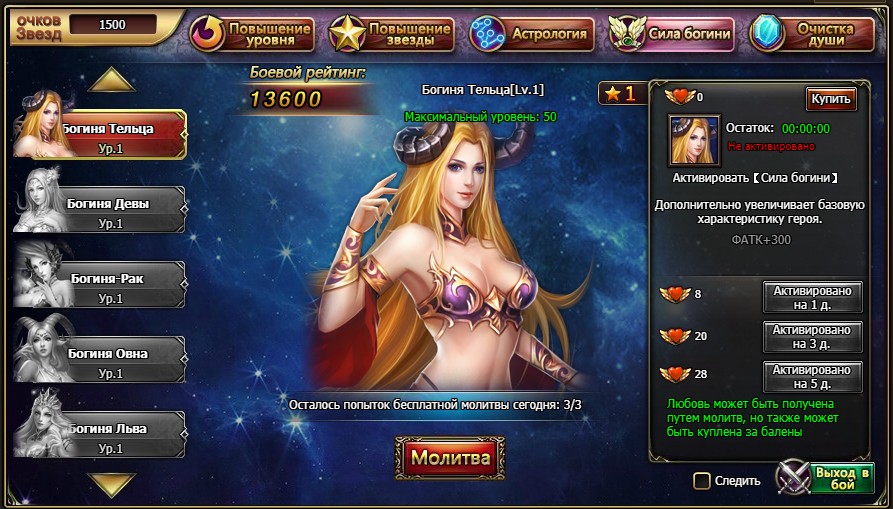The image size is (893, 509).
Task: Activate goddess power for 5 days
Action: tap(813, 377)
